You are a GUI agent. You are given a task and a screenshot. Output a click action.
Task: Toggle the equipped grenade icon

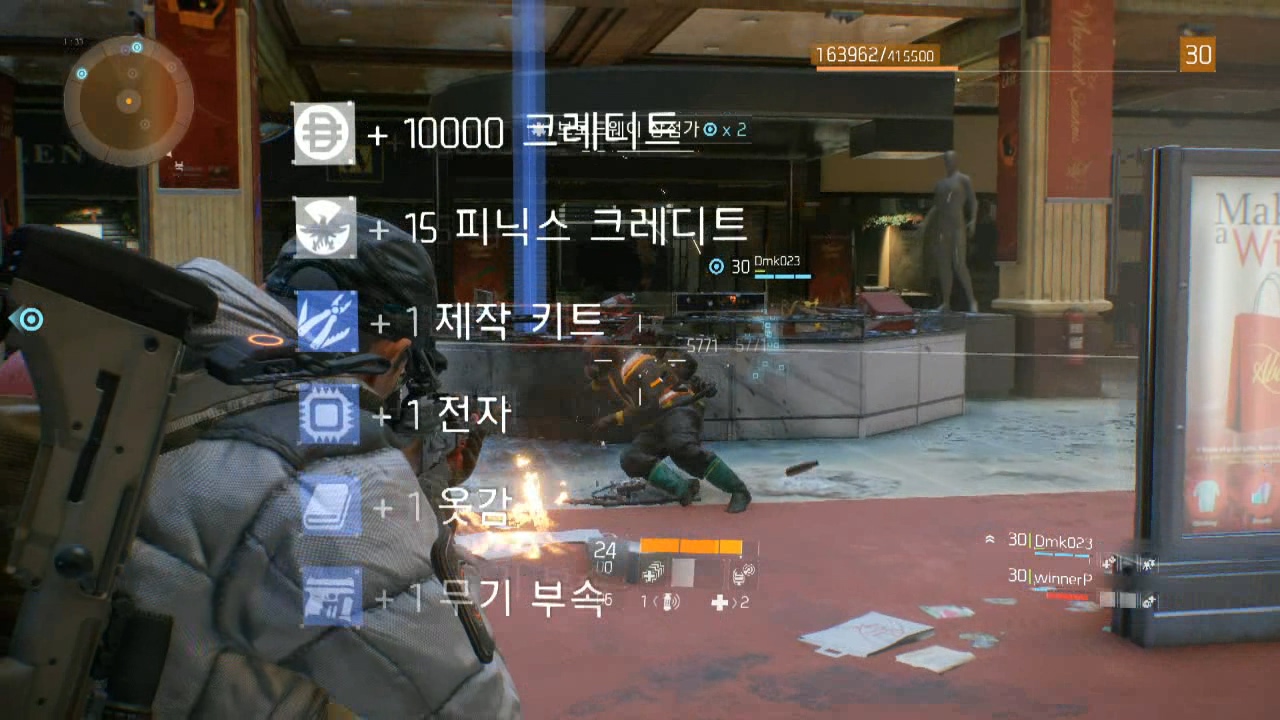point(669,601)
